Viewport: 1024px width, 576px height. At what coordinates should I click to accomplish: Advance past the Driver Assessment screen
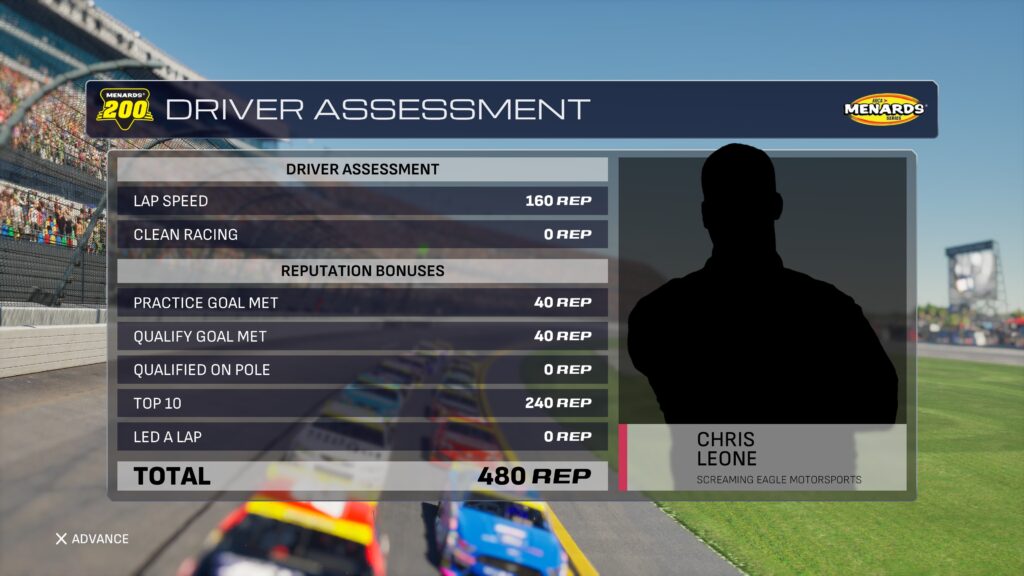[91, 539]
